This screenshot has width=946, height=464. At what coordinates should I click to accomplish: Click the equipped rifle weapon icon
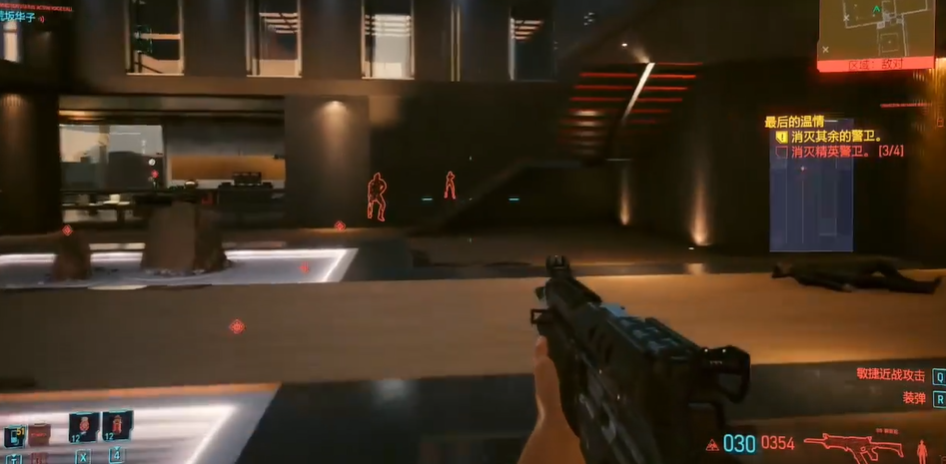coord(853,444)
